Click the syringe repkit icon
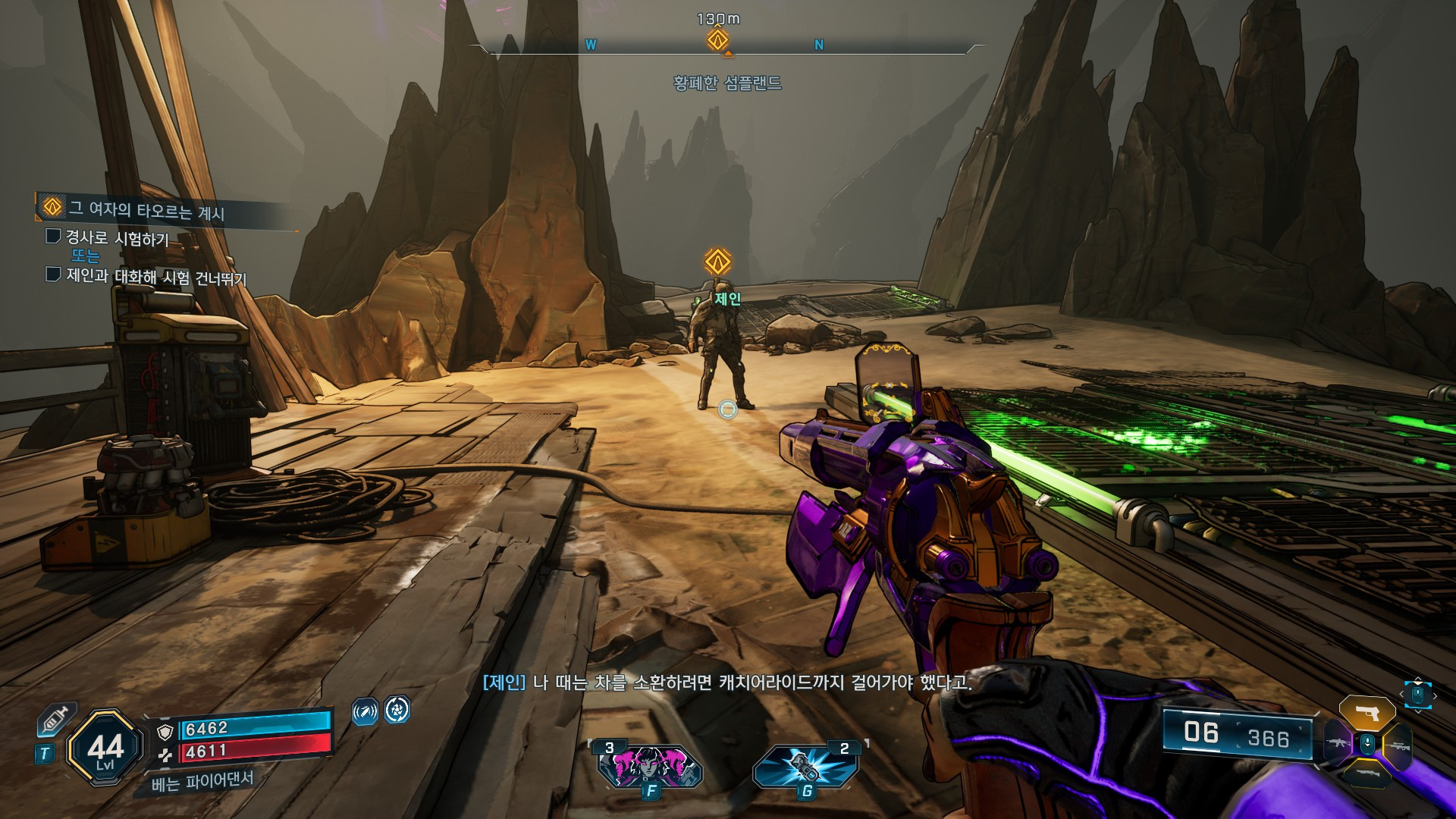Viewport: 1456px width, 819px height. tap(56, 718)
